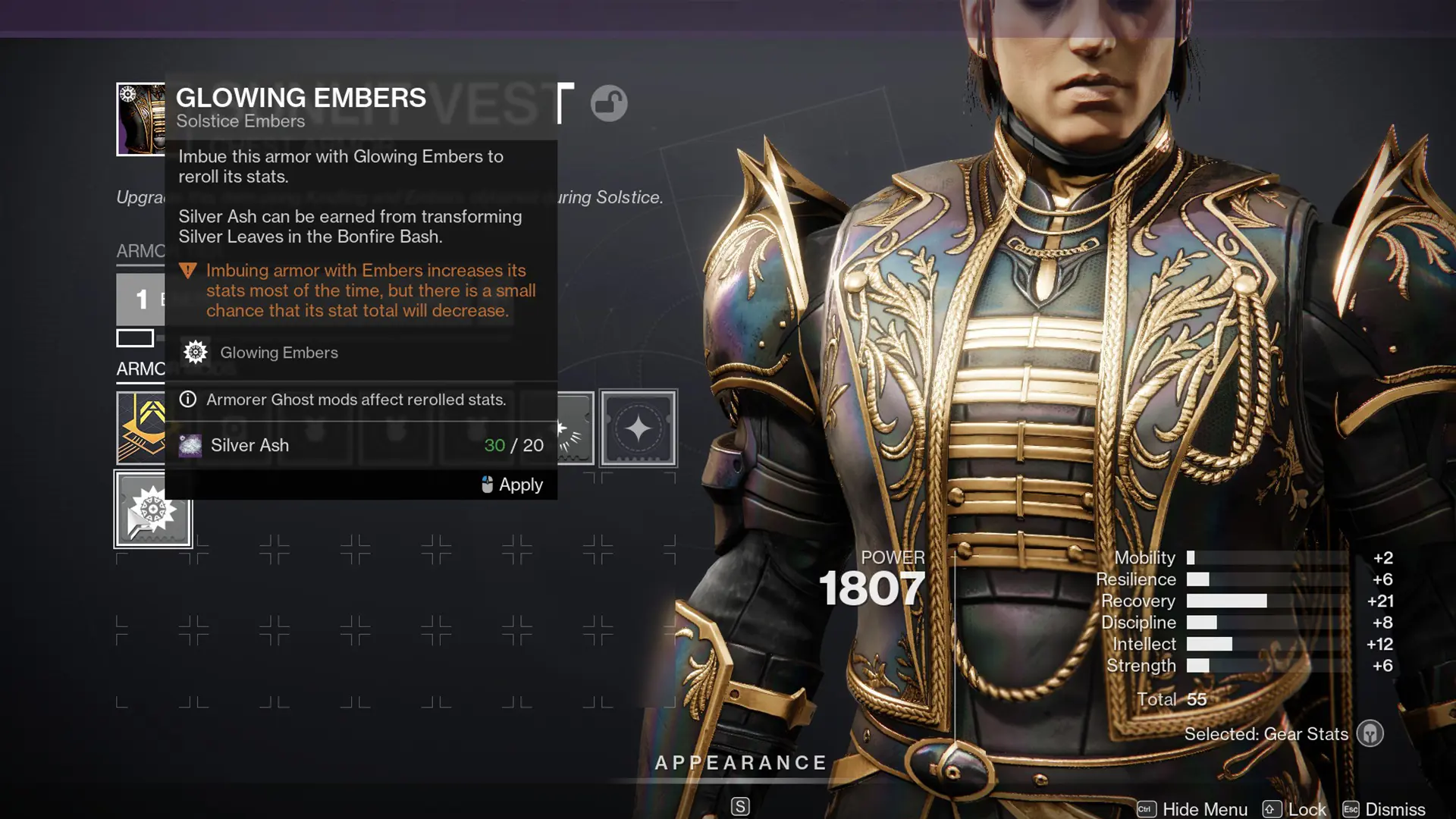The width and height of the screenshot is (1456, 819).
Task: Apply the Glowing Embers to reroll stats
Action: 520,485
